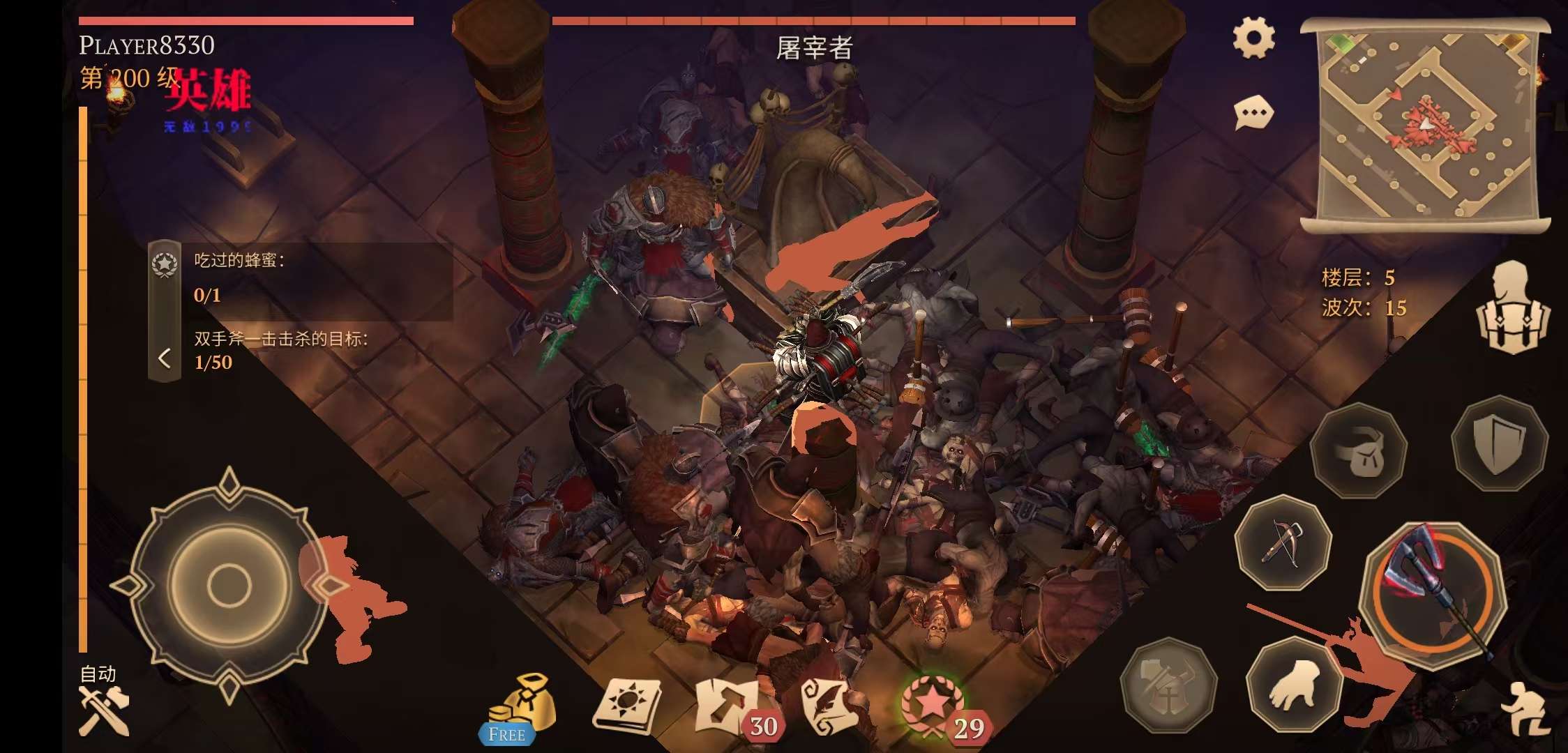
Task: Collapse the quest tracker with the arrow
Action: tap(165, 358)
